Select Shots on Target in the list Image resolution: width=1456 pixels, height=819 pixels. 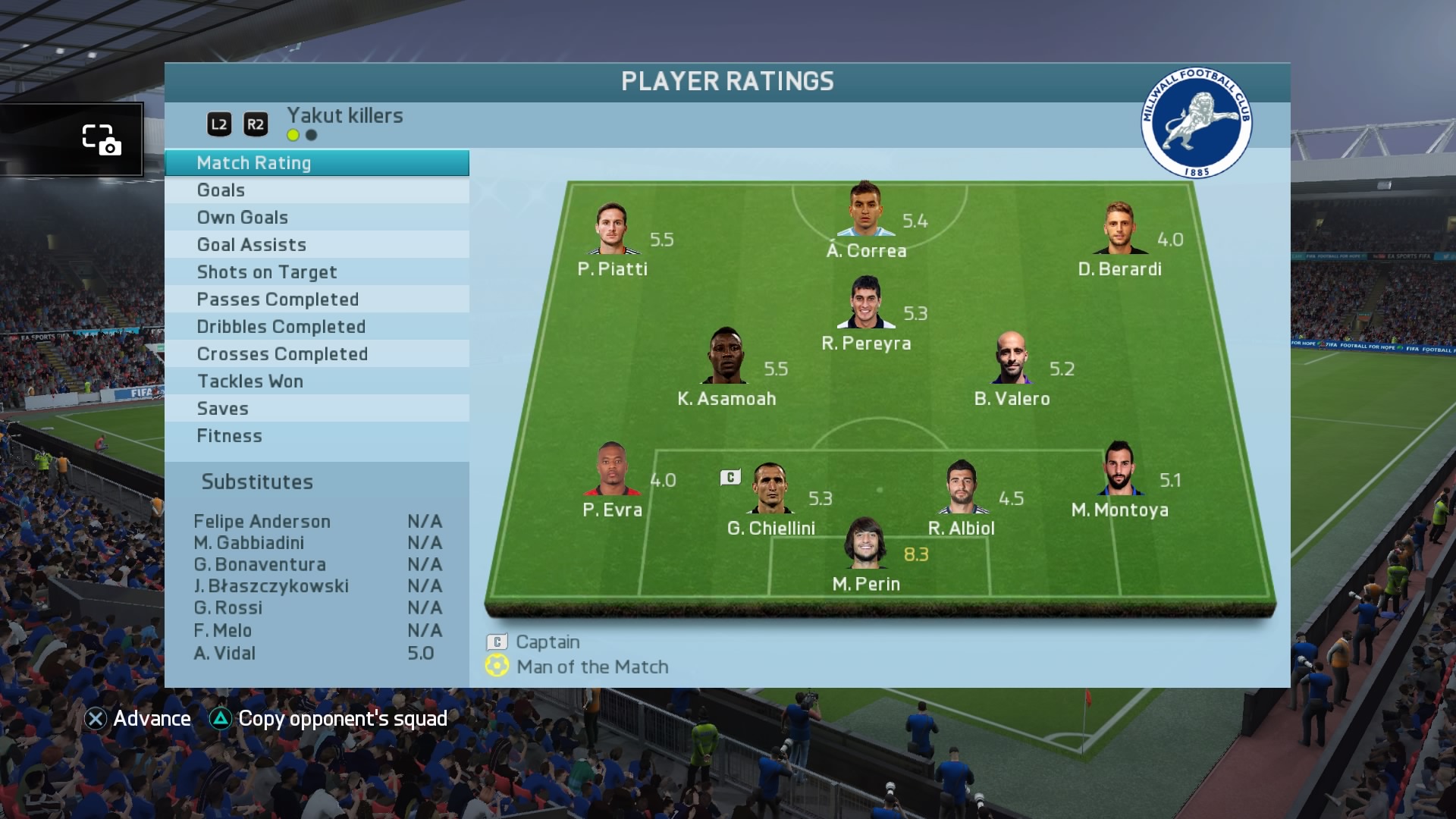[x=316, y=272]
